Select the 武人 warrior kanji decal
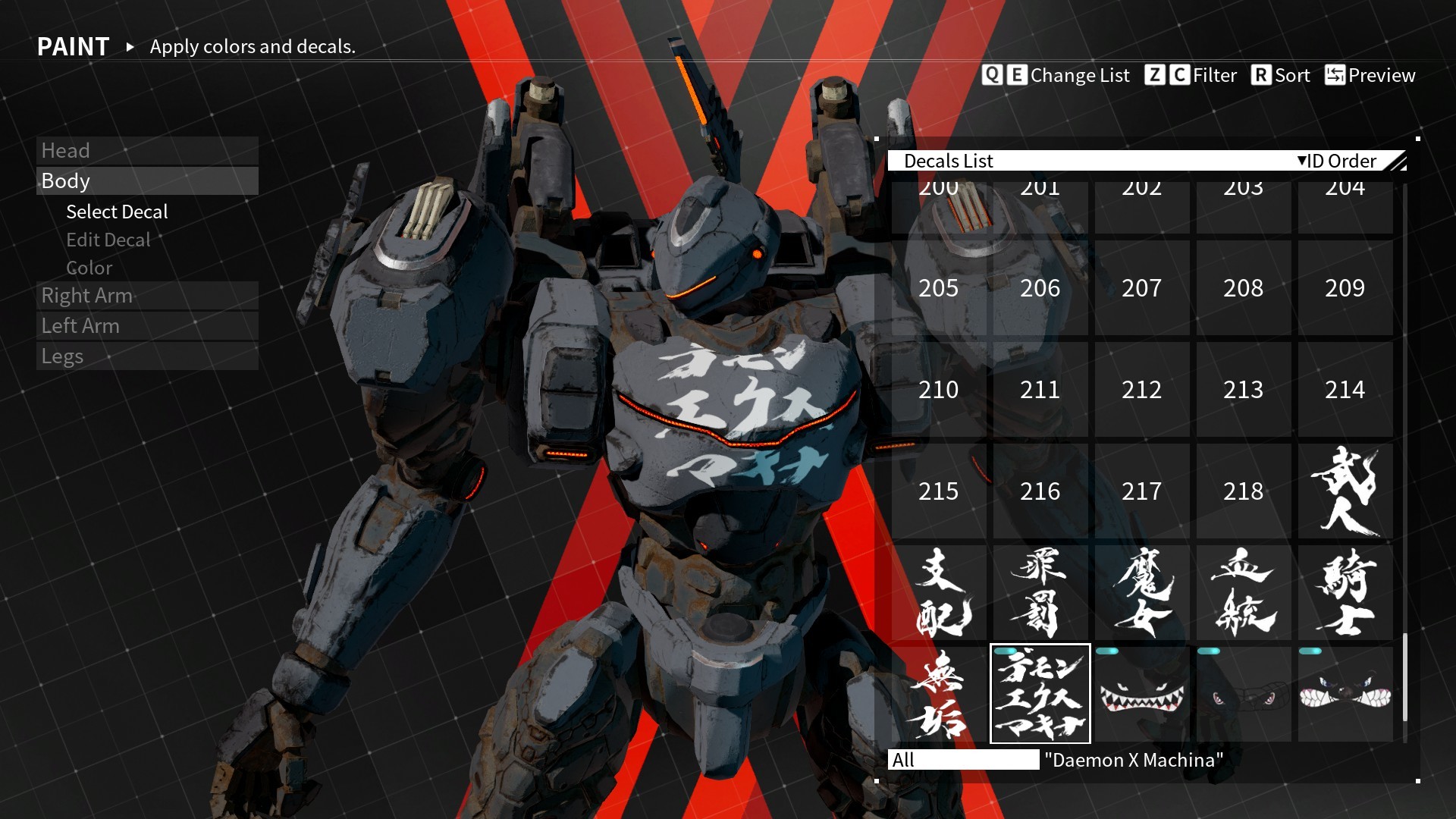The image size is (1456, 819). 1345,491
